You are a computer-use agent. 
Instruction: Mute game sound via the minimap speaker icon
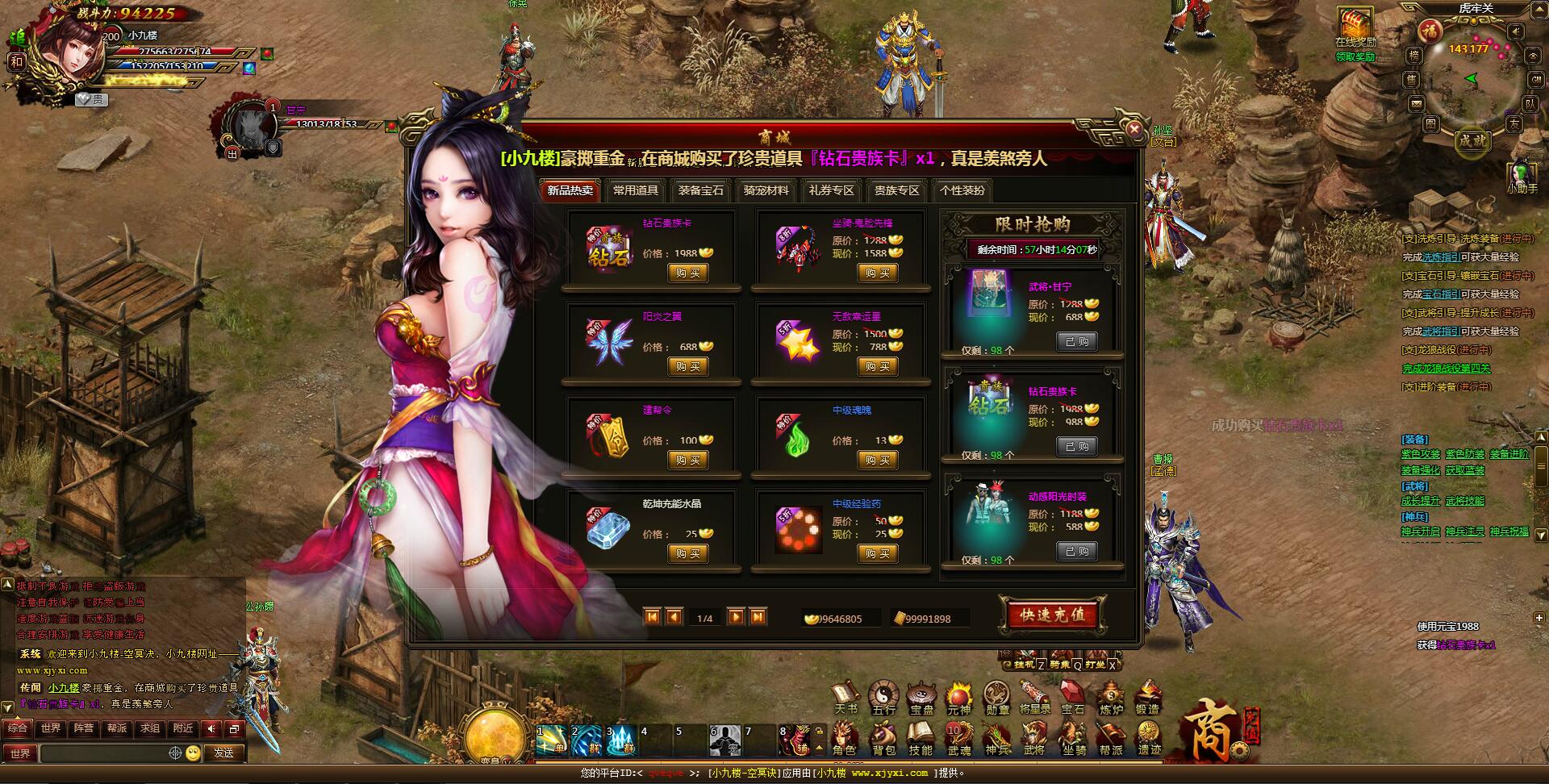point(1517,31)
